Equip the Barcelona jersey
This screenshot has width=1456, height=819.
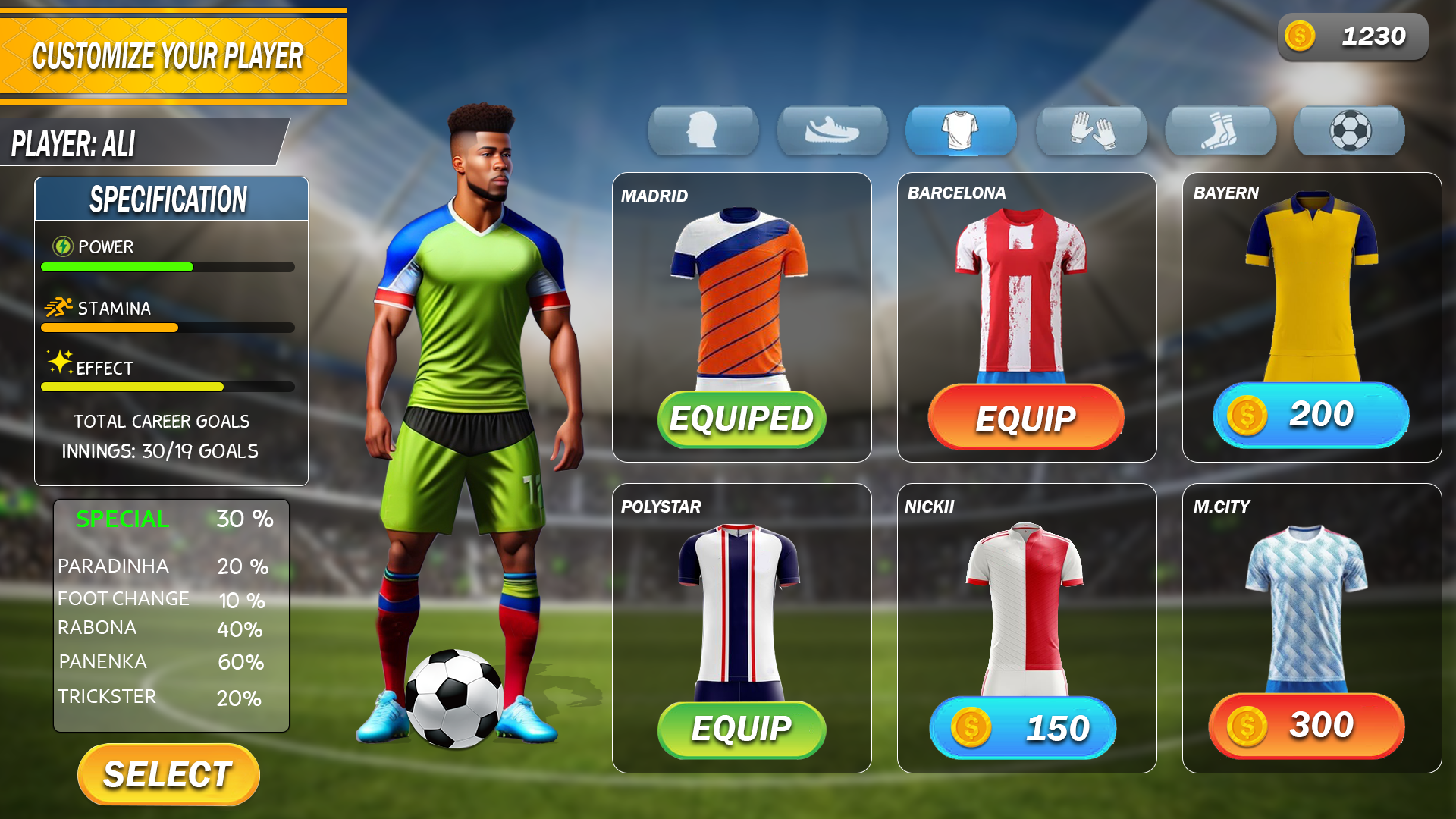1027,418
